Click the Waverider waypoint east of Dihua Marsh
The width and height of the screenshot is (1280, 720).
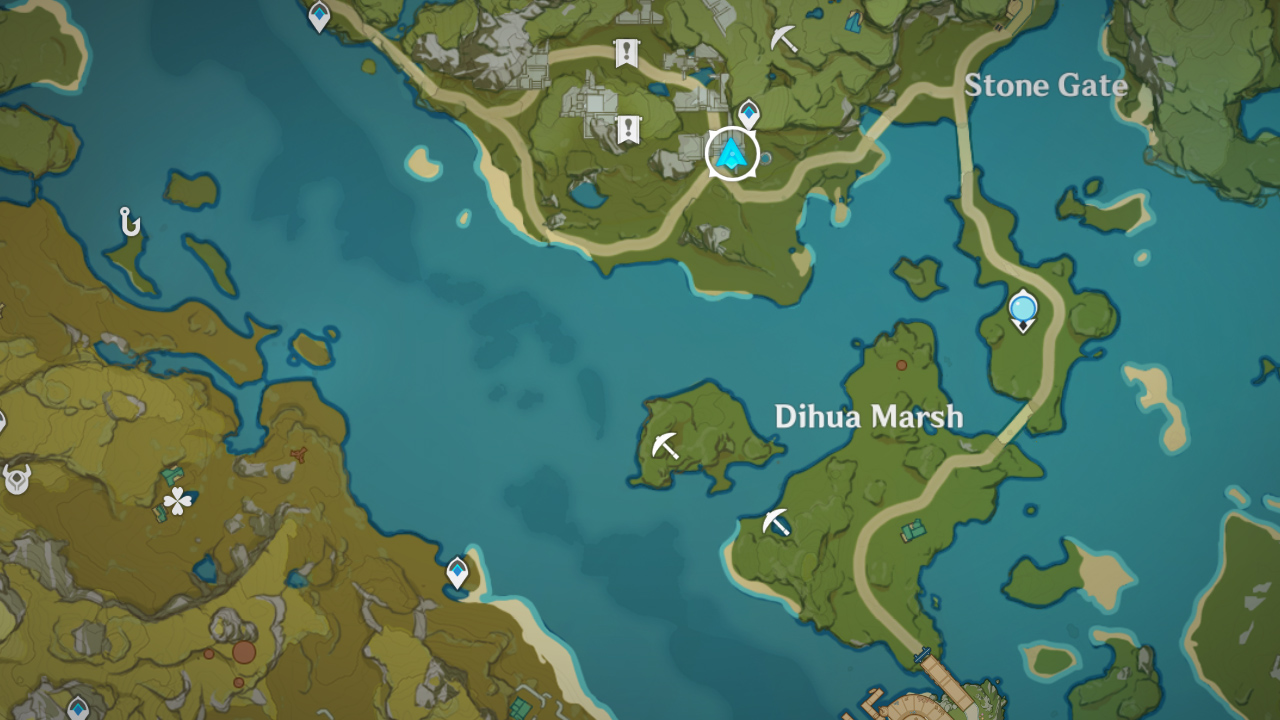tap(1022, 310)
